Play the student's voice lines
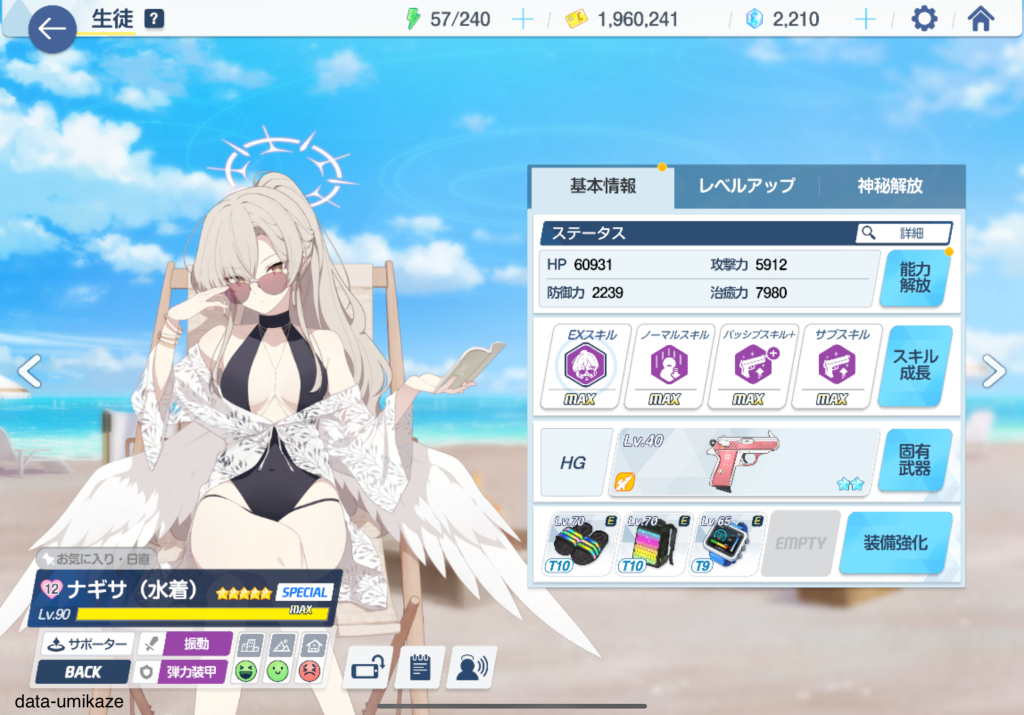Screen dimensions: 1024x715 pyautogui.click(x=471, y=667)
